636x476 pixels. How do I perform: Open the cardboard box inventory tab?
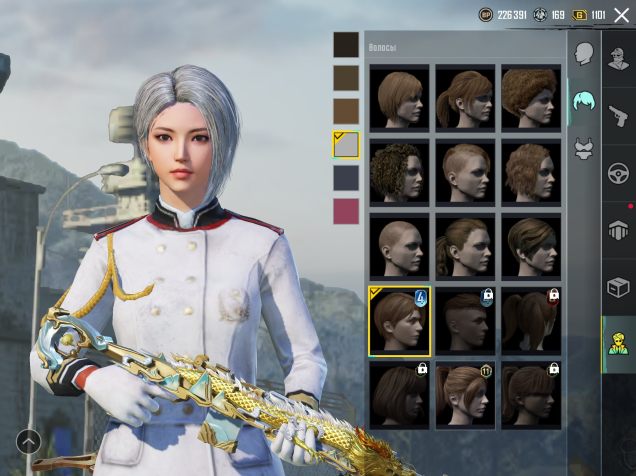pos(618,287)
